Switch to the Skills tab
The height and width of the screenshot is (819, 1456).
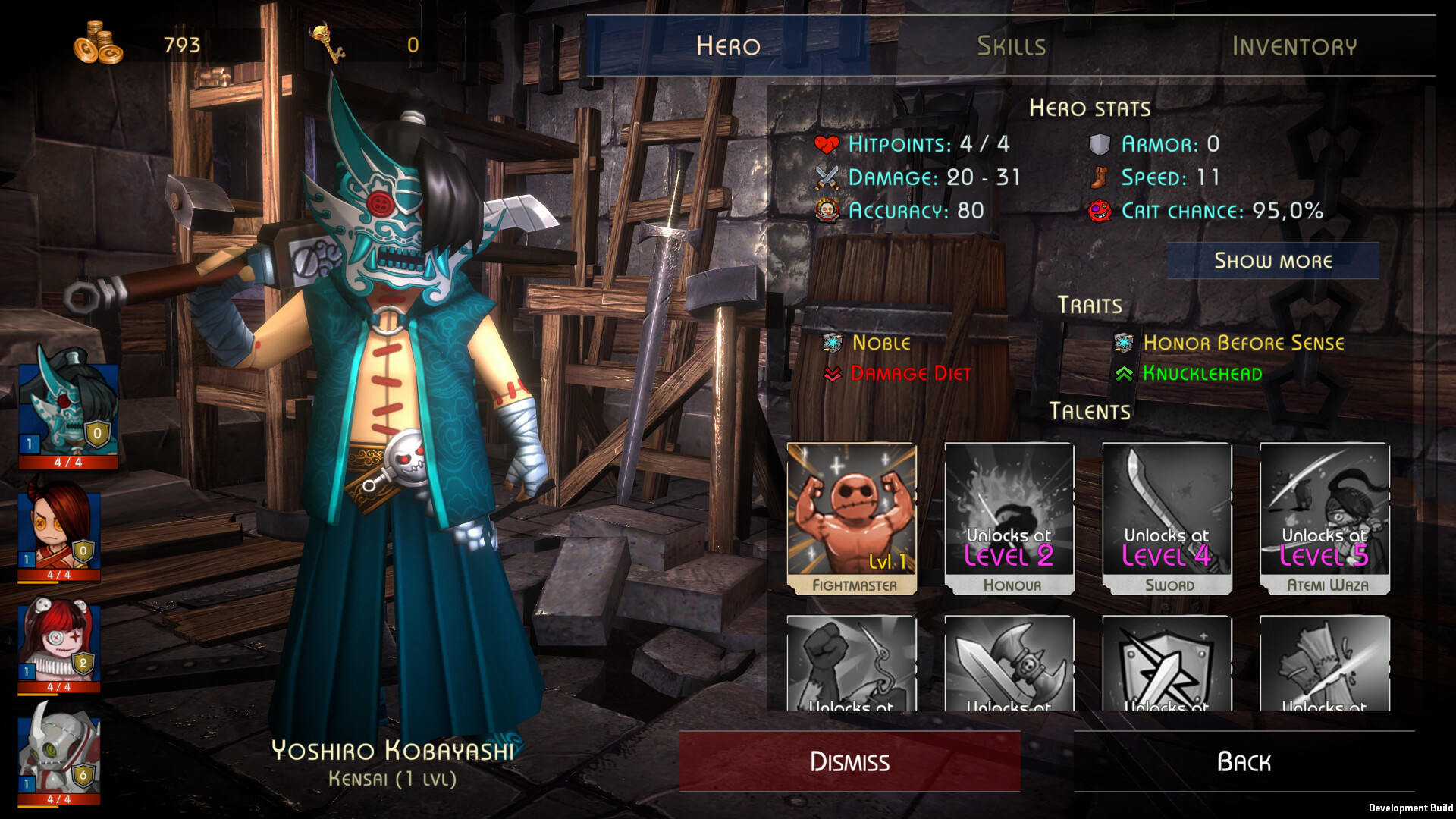tap(1011, 45)
